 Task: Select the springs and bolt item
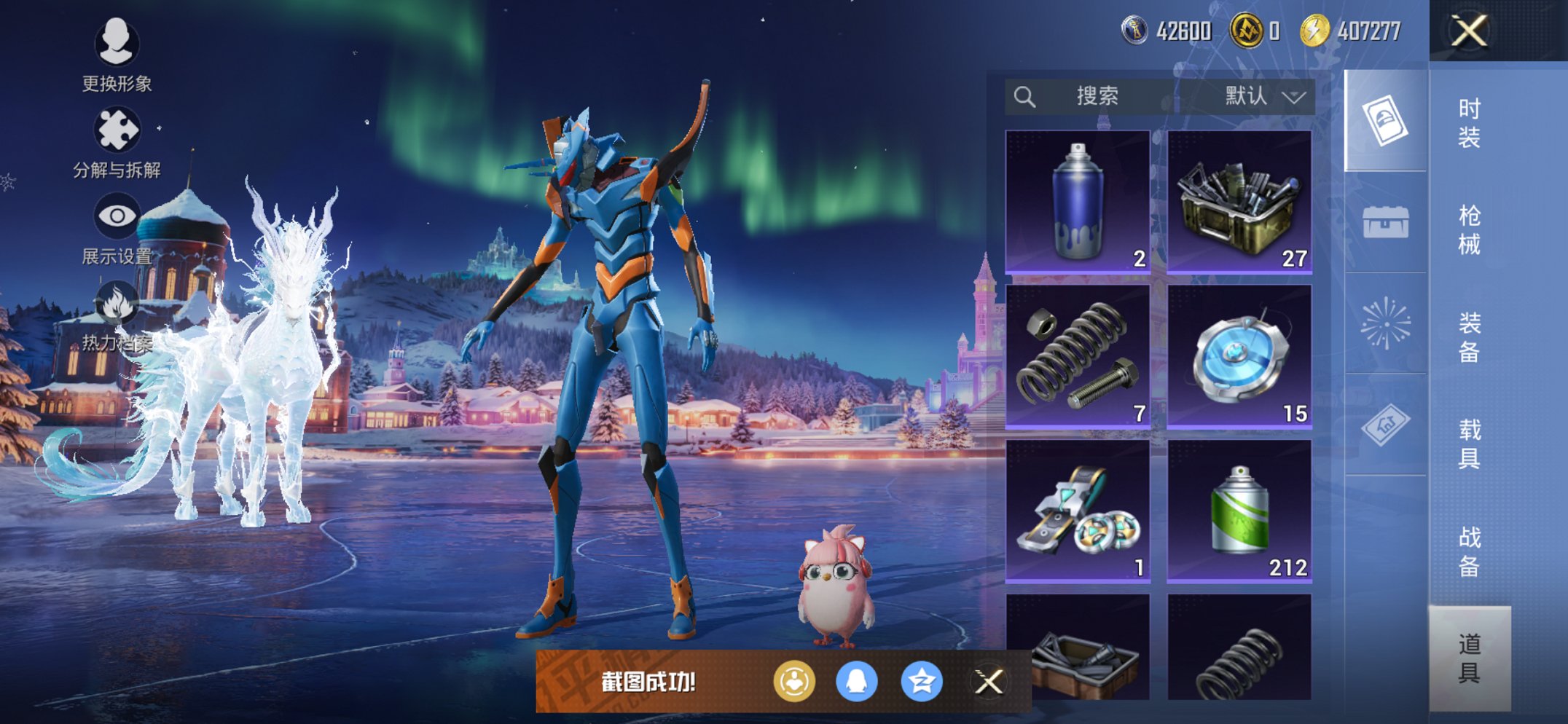coord(1078,356)
